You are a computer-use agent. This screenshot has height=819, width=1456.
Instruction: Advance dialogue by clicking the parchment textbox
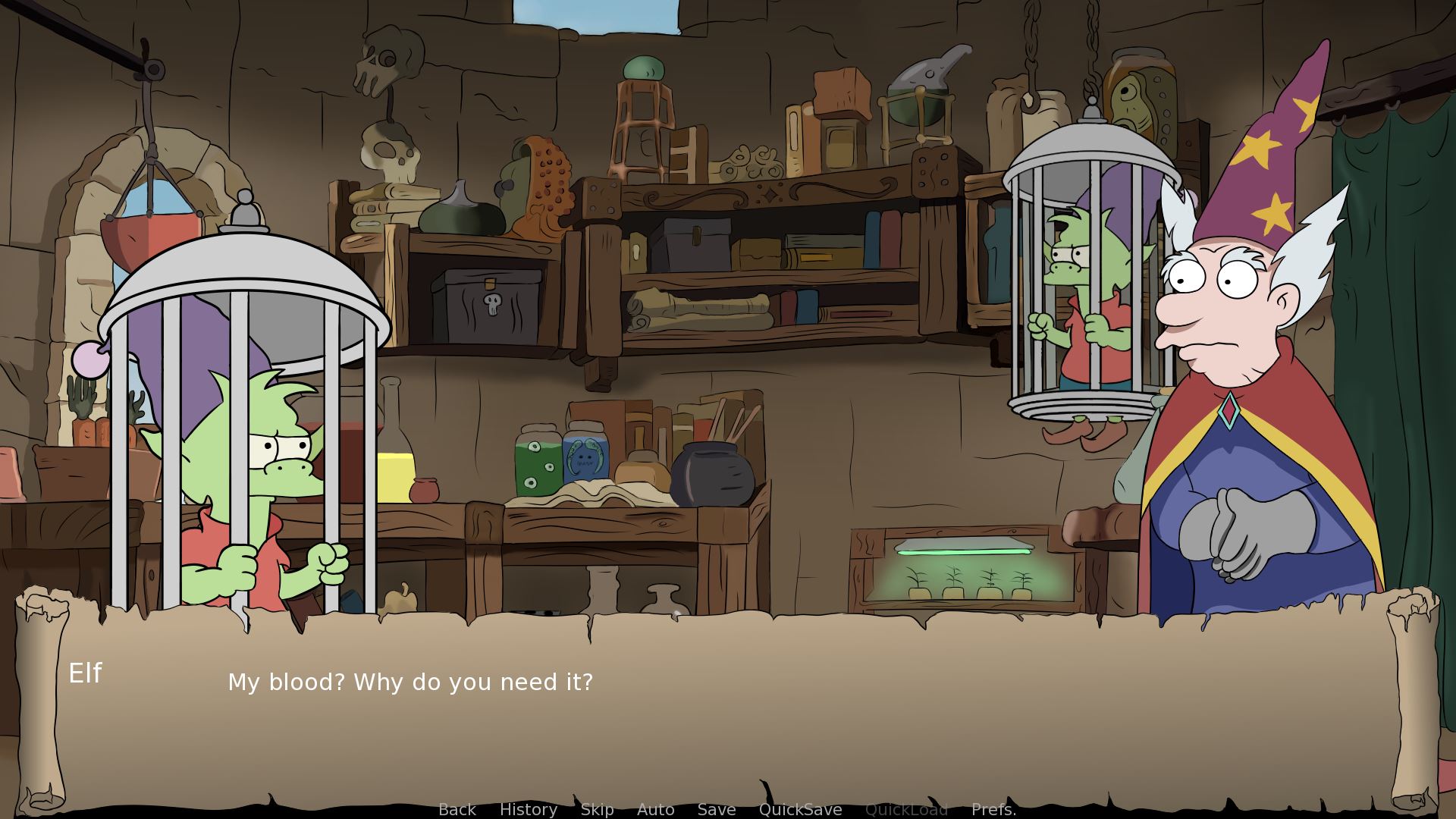(x=728, y=728)
